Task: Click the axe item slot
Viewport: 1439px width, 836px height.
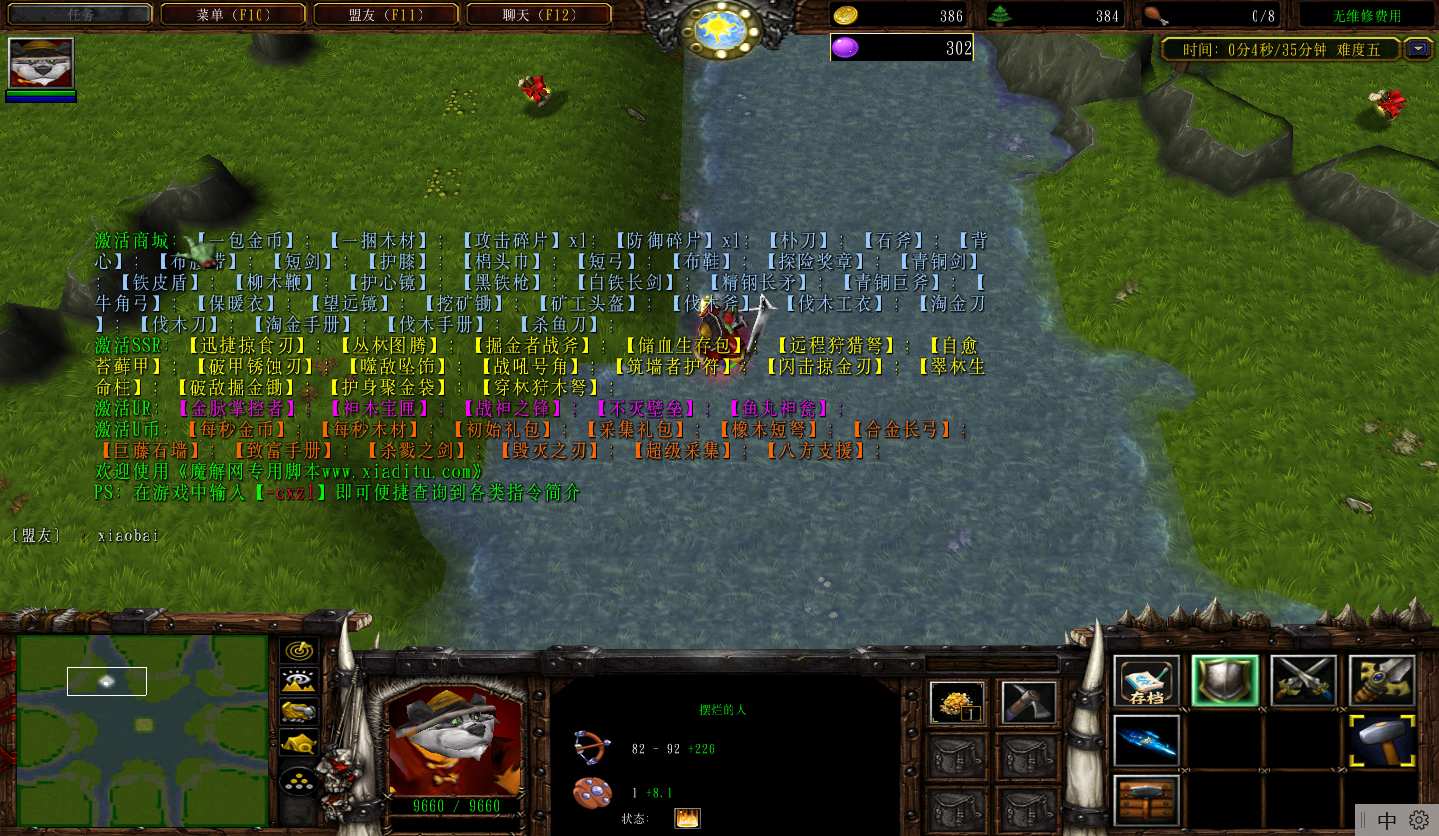Action: coord(1030,702)
